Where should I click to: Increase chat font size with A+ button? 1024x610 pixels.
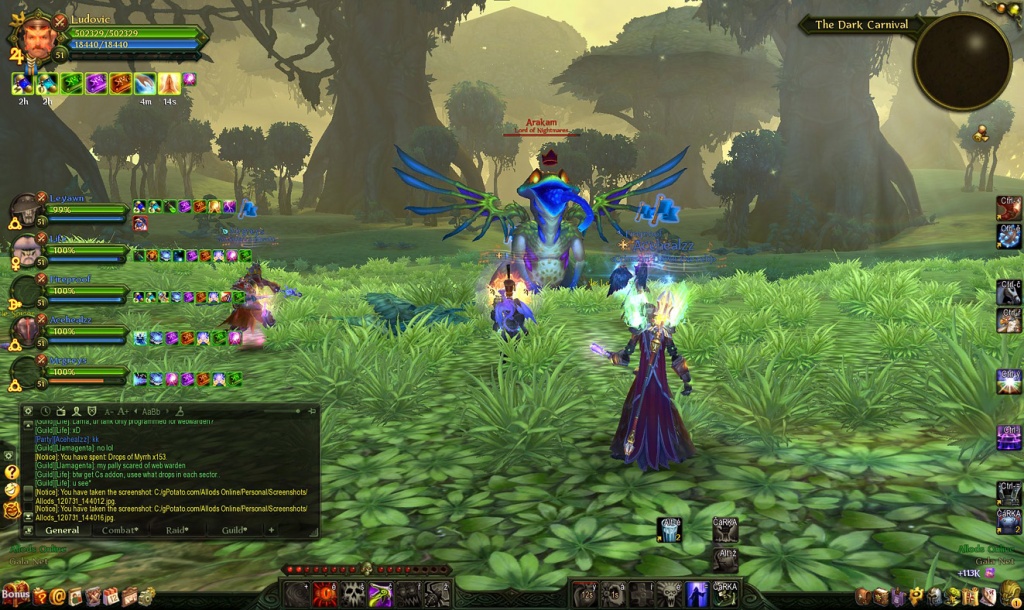click(x=123, y=411)
